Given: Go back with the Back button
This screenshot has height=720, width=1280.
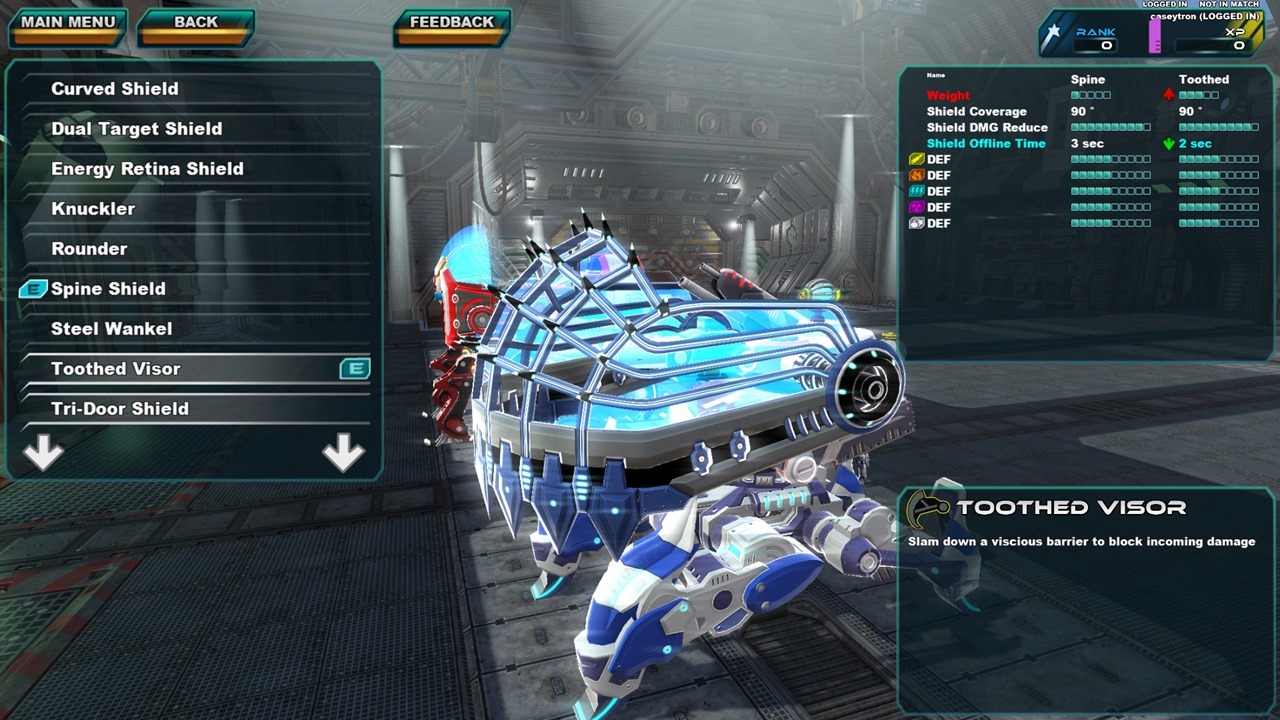Looking at the screenshot, I should (x=196, y=23).
